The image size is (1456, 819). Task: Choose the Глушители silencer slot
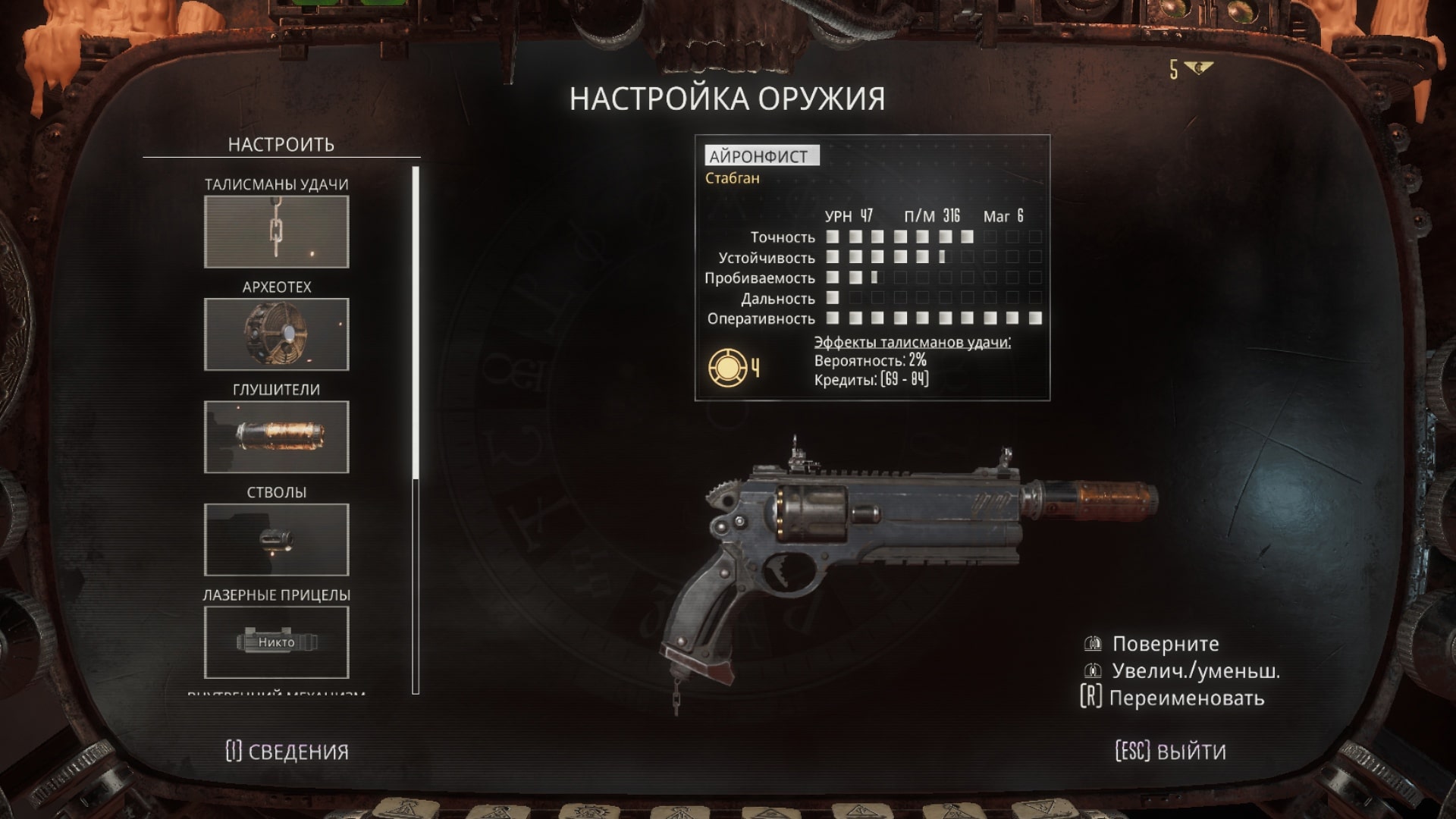[276, 437]
